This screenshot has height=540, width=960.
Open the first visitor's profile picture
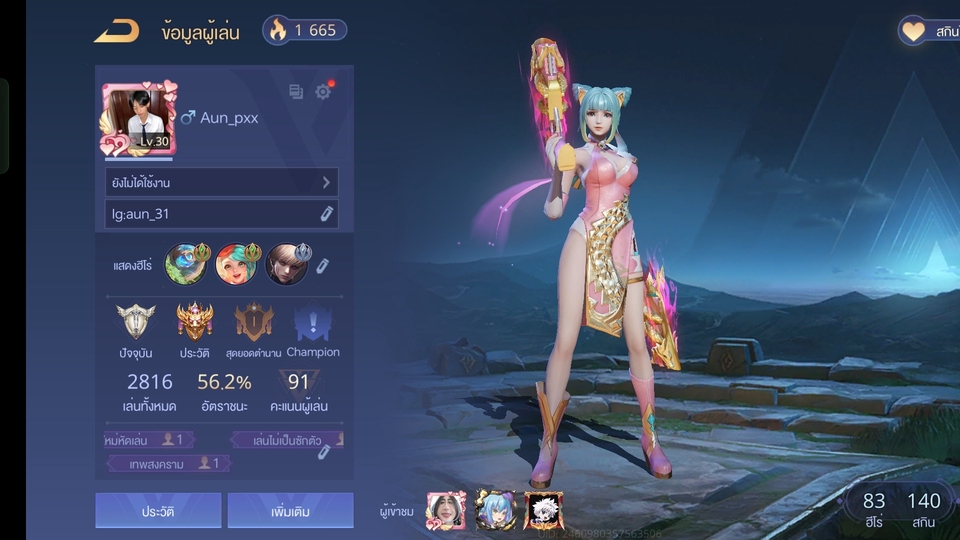pyautogui.click(x=444, y=510)
